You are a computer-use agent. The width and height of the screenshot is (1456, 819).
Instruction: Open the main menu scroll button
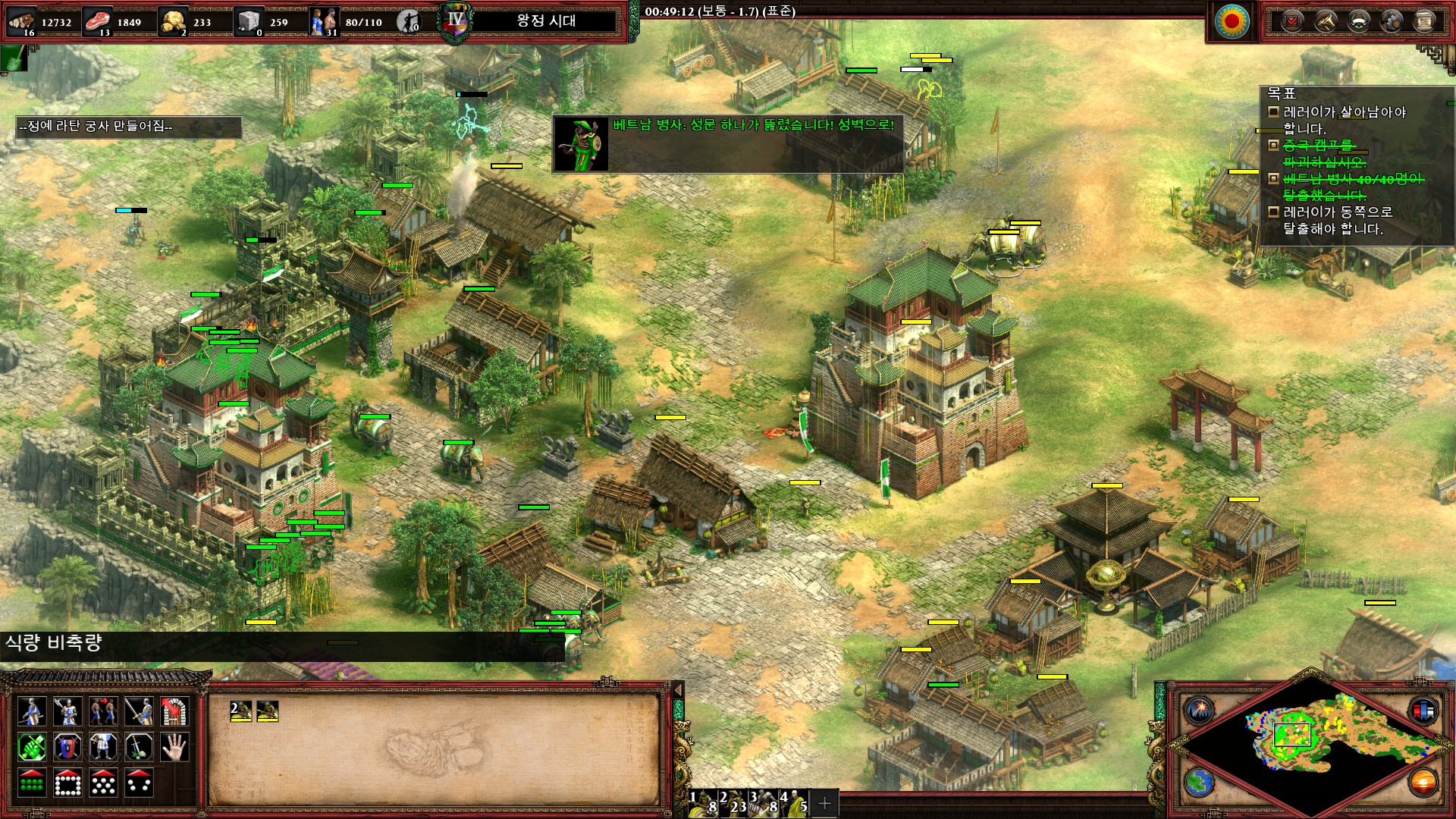[1425, 21]
